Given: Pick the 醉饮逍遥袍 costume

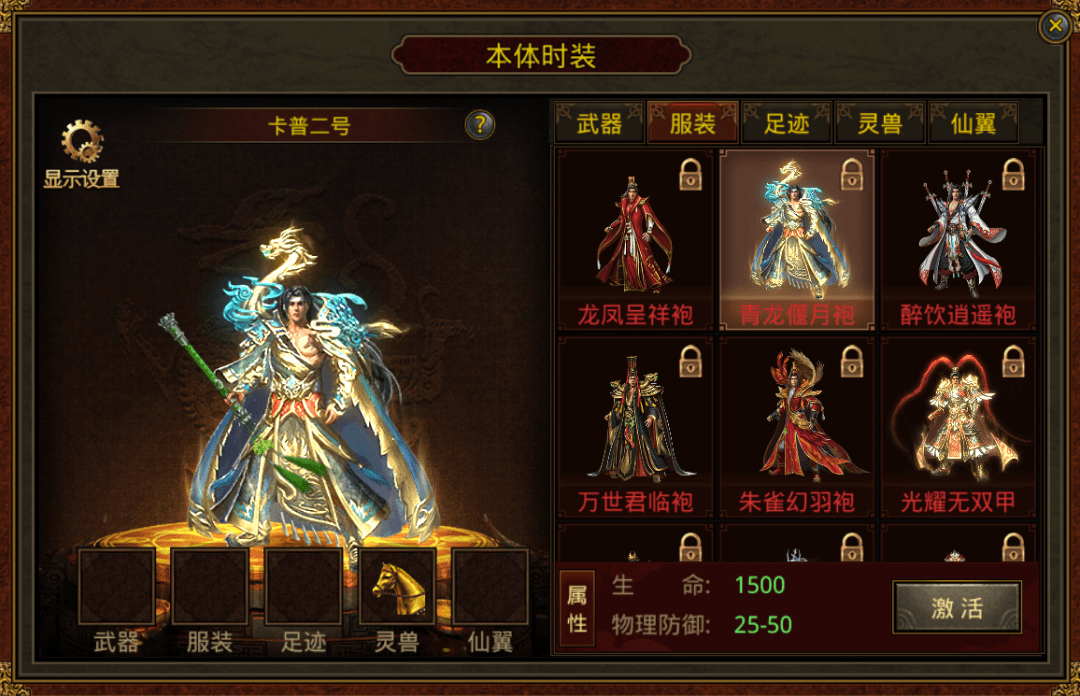Looking at the screenshot, I should [x=959, y=240].
